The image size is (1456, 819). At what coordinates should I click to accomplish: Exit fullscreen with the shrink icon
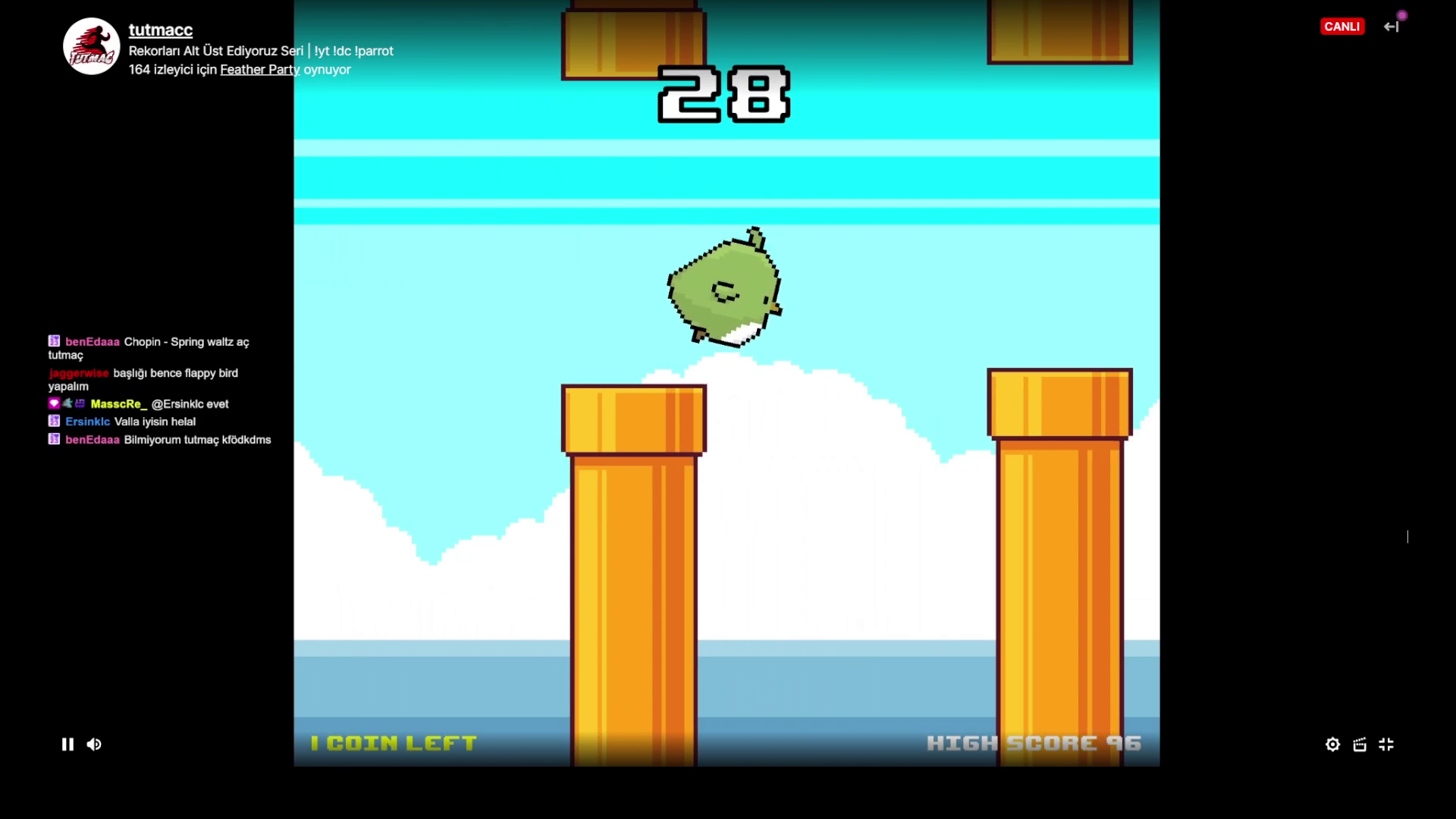[1388, 744]
